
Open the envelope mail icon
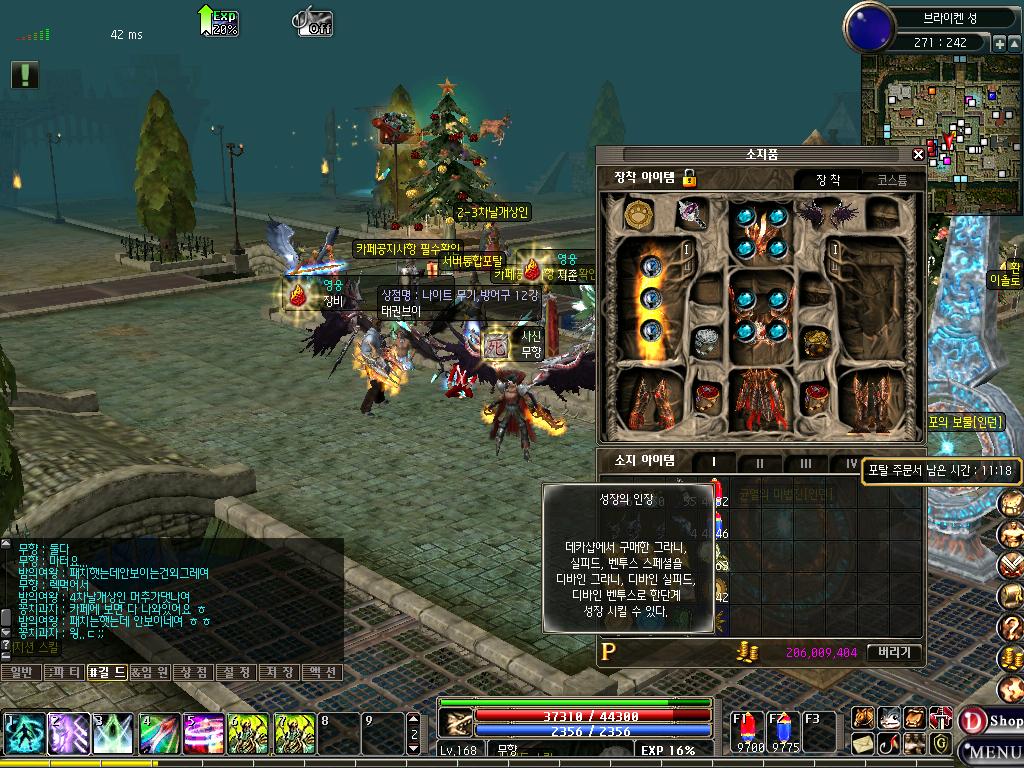click(x=863, y=743)
